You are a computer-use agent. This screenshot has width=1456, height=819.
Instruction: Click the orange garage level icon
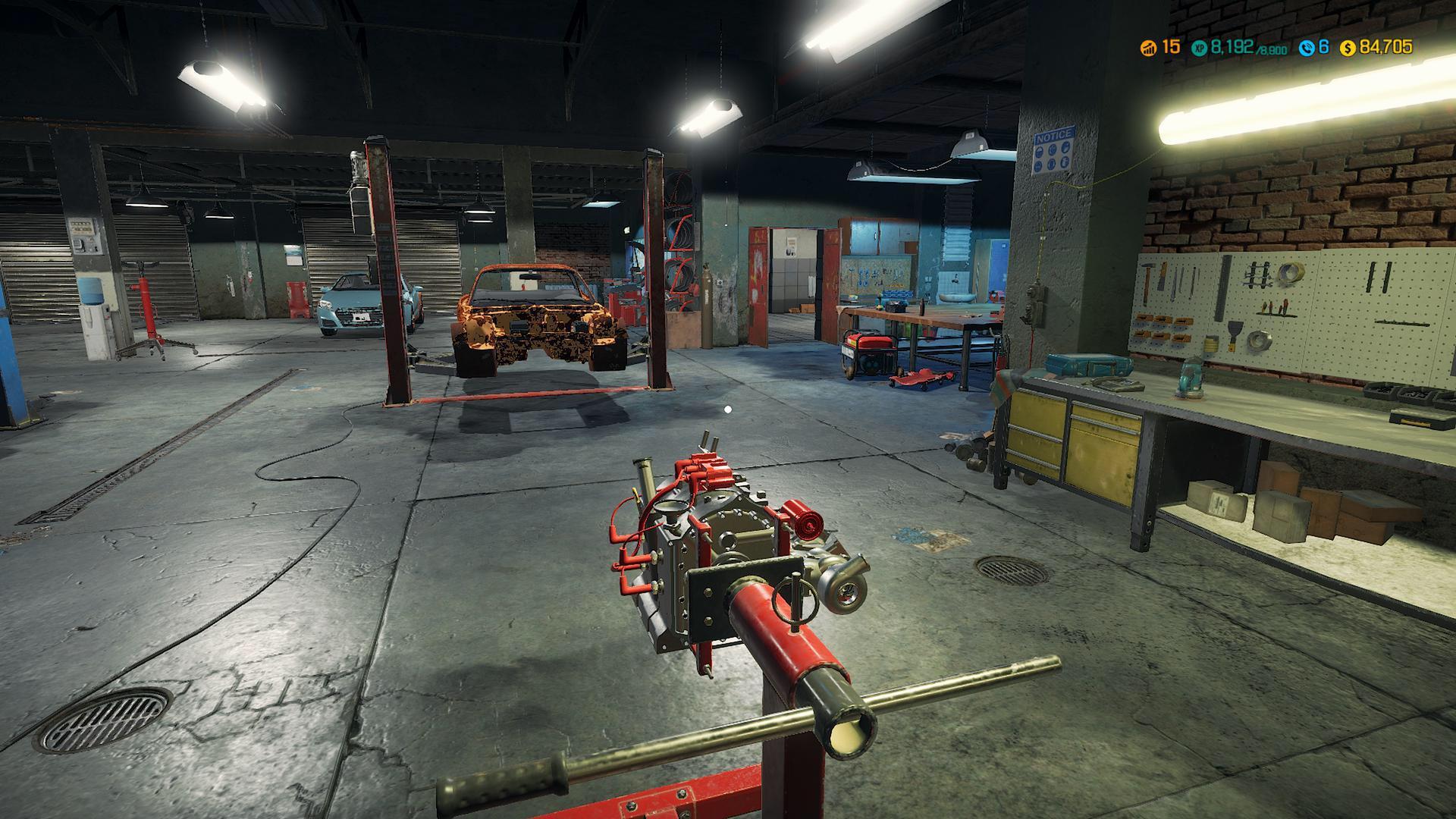pos(1150,47)
